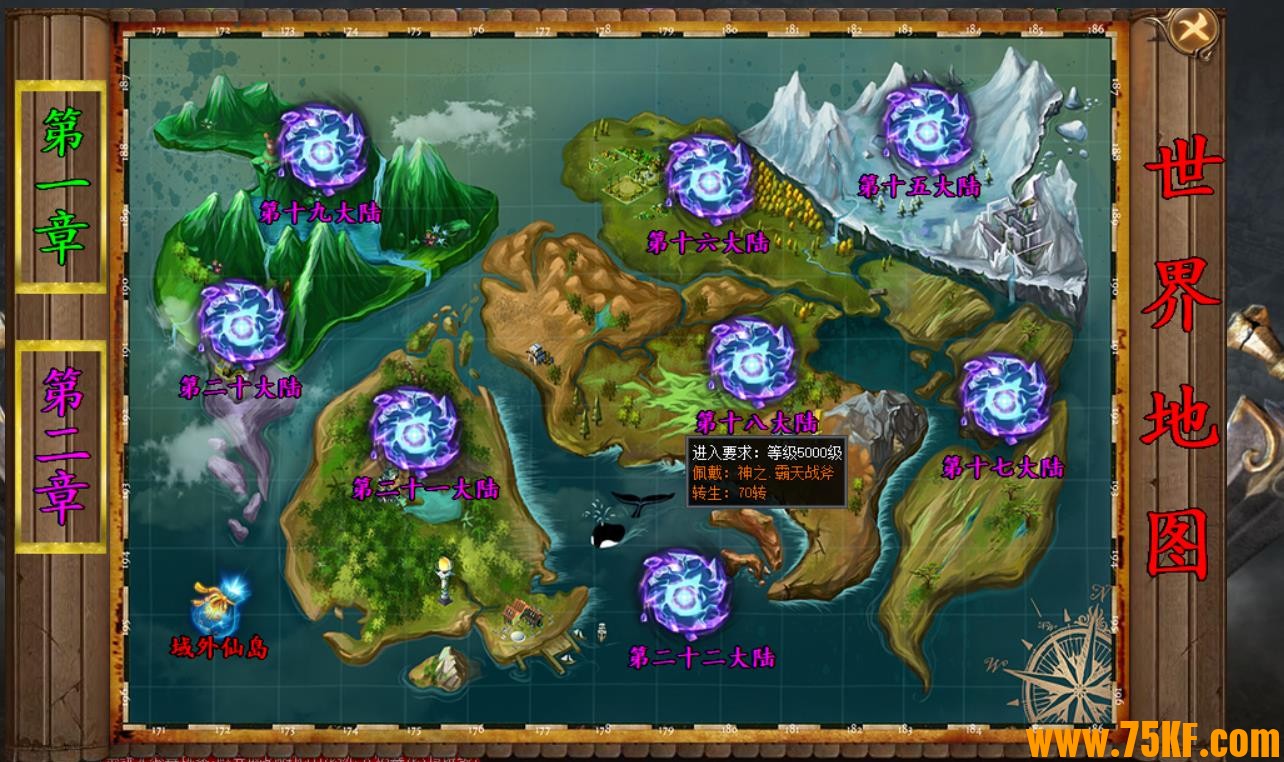Click the 第十七大陆 portal

[1004, 398]
